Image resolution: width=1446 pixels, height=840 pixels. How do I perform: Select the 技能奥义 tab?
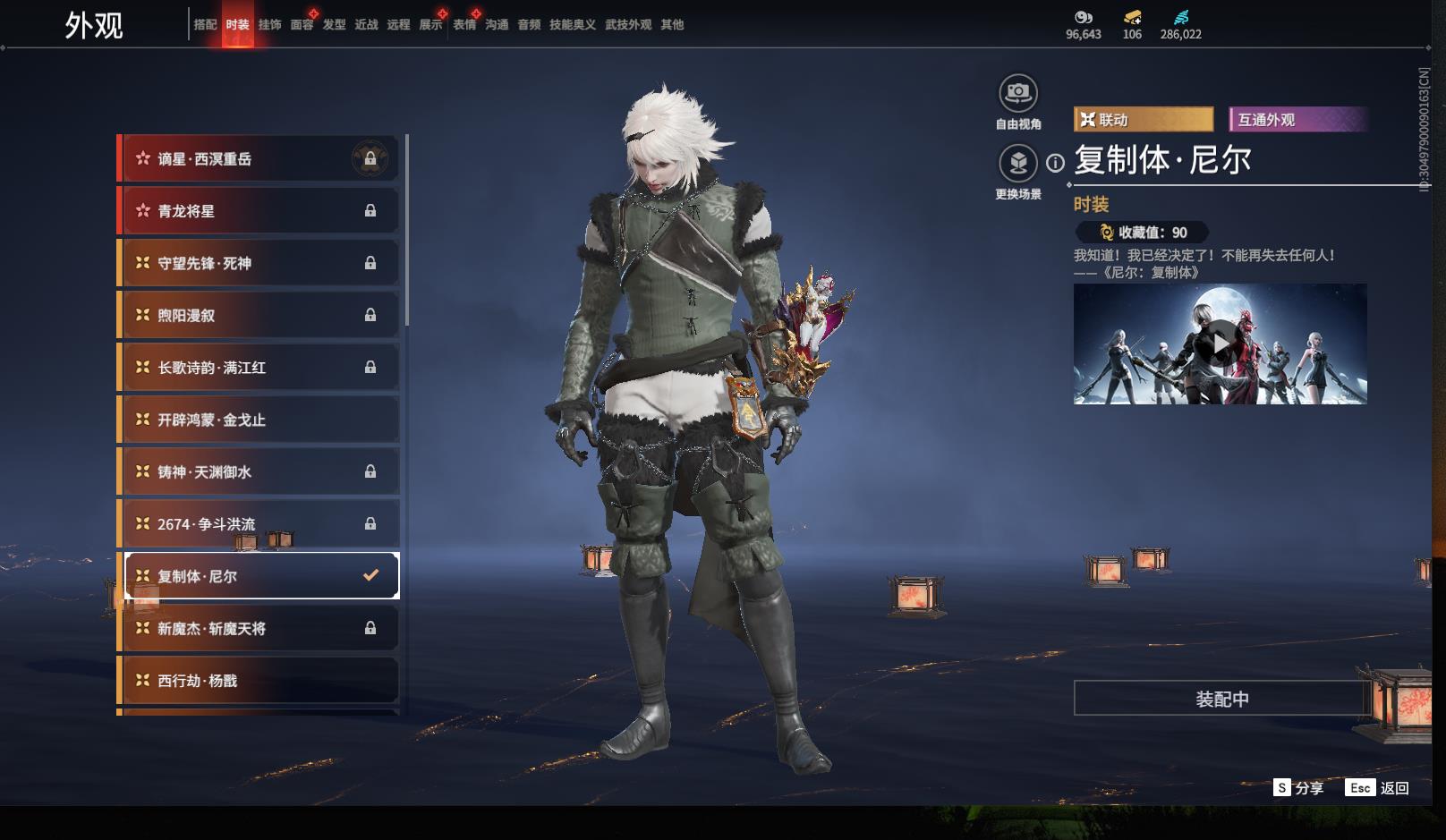point(572,25)
